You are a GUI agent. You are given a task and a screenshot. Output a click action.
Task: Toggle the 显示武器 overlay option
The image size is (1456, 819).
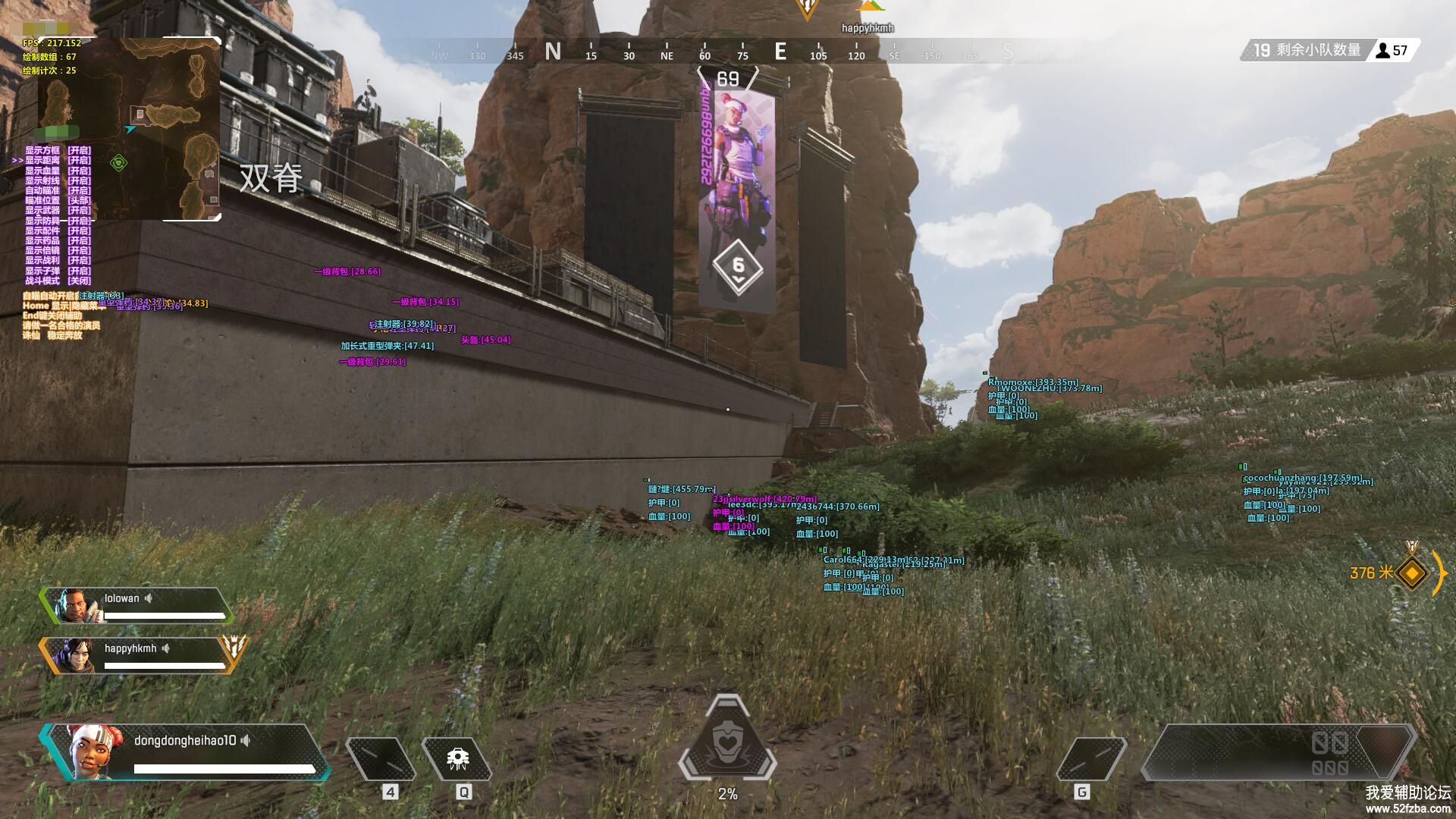[x=58, y=210]
